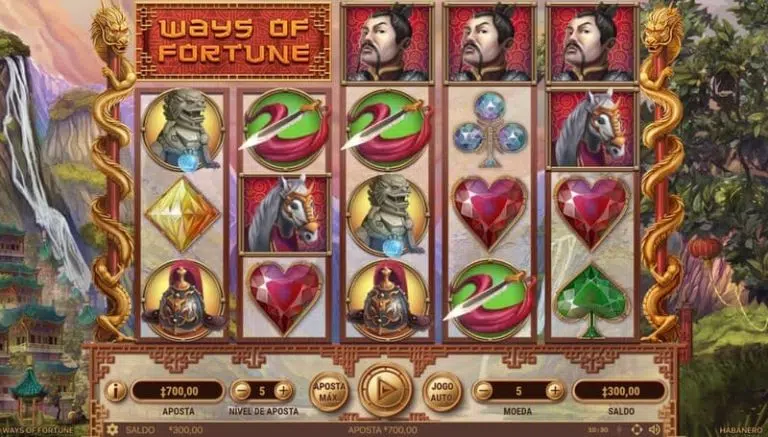The height and width of the screenshot is (437, 768).
Task: Open the info paytable button
Action: pos(116,391)
